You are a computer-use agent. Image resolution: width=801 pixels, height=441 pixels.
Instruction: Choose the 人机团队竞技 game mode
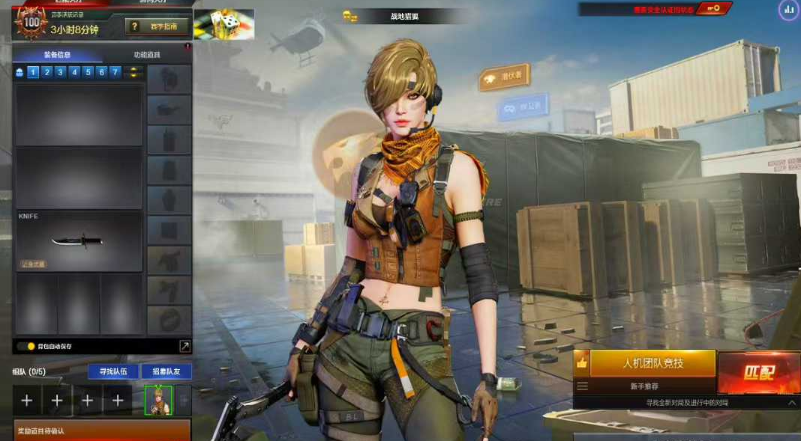pyautogui.click(x=651, y=363)
